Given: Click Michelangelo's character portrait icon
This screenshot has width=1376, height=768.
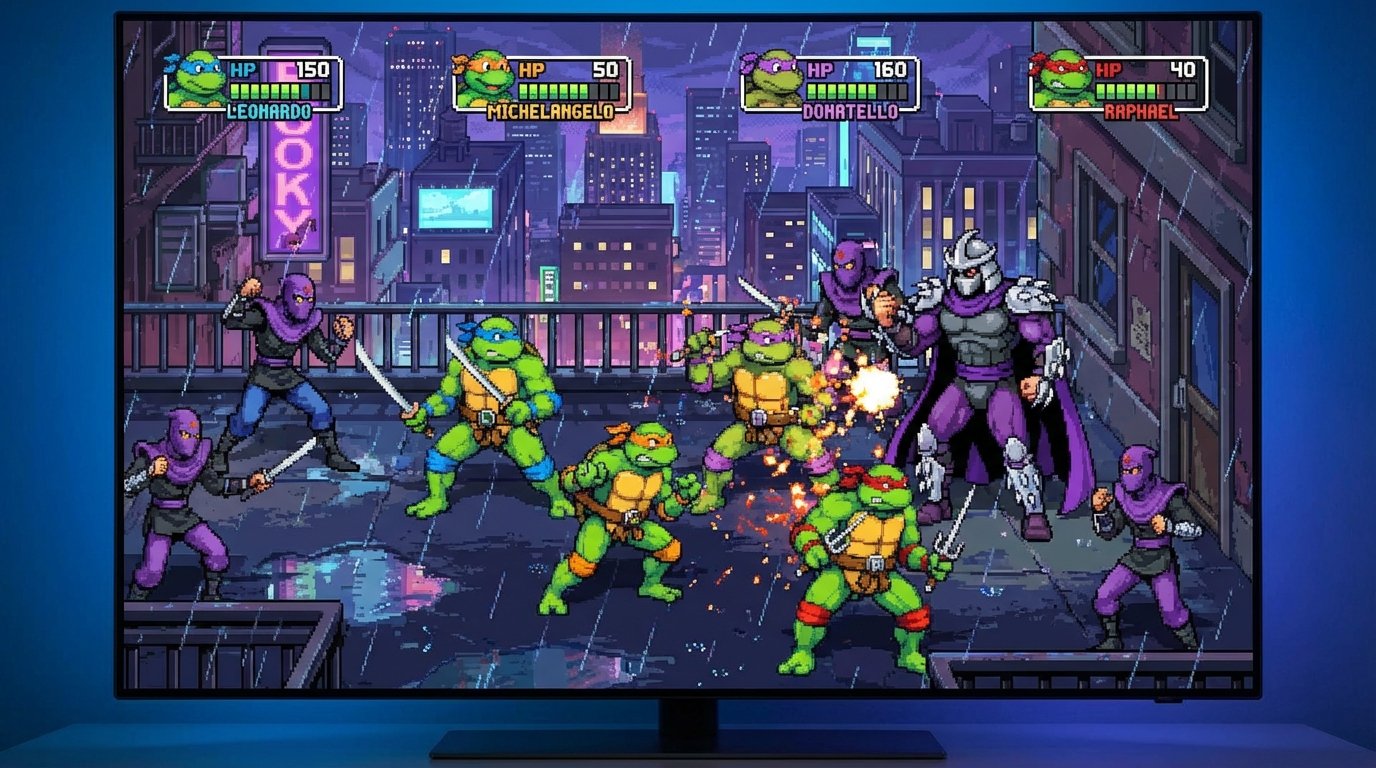Looking at the screenshot, I should point(482,82).
